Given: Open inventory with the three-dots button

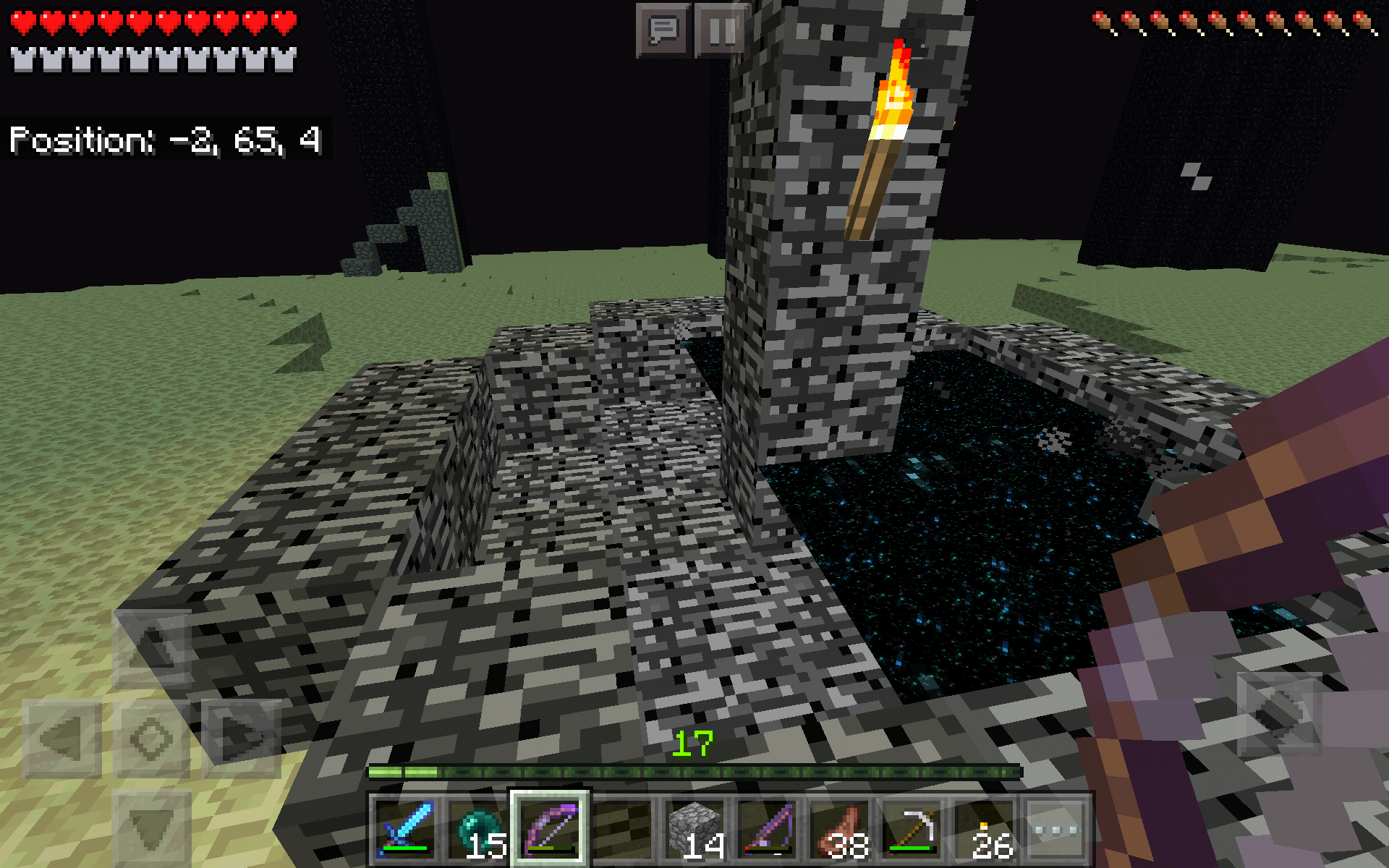Looking at the screenshot, I should click(1056, 829).
